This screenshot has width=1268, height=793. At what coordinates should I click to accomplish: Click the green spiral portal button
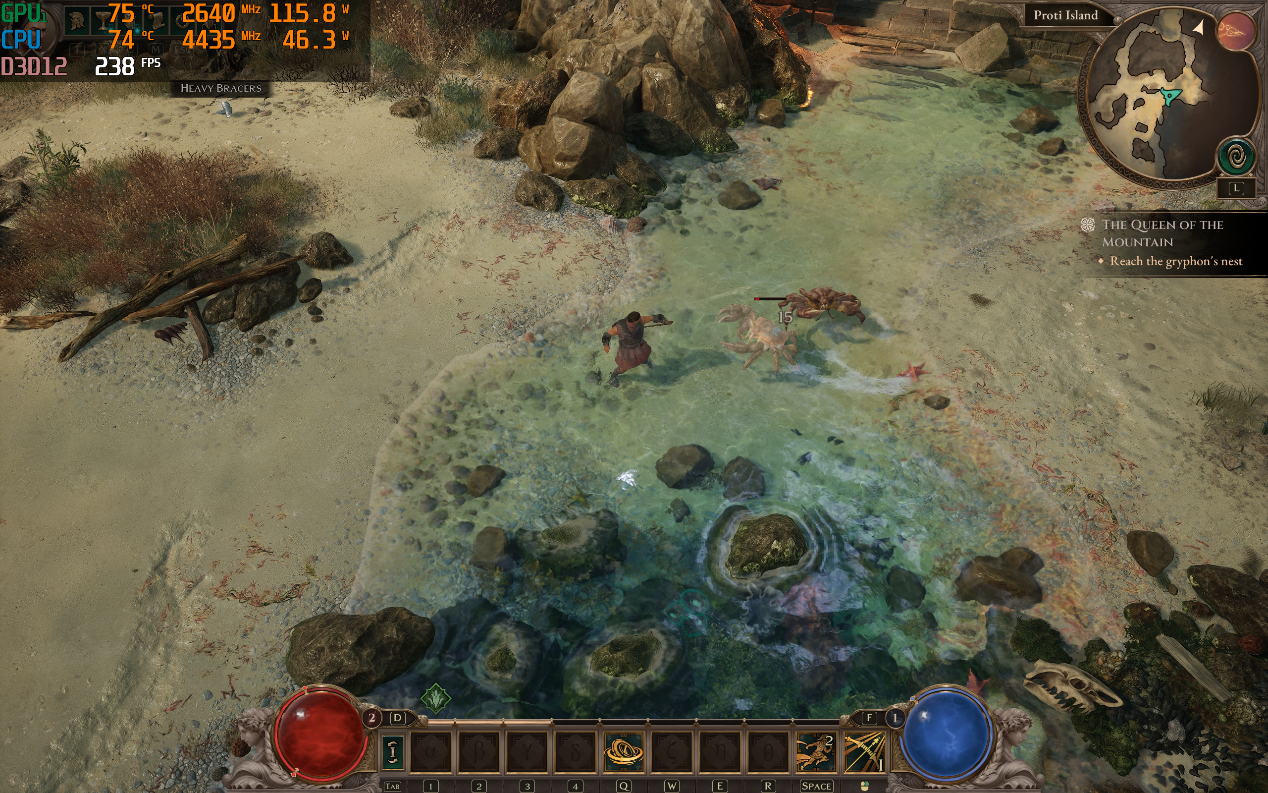[x=1236, y=158]
